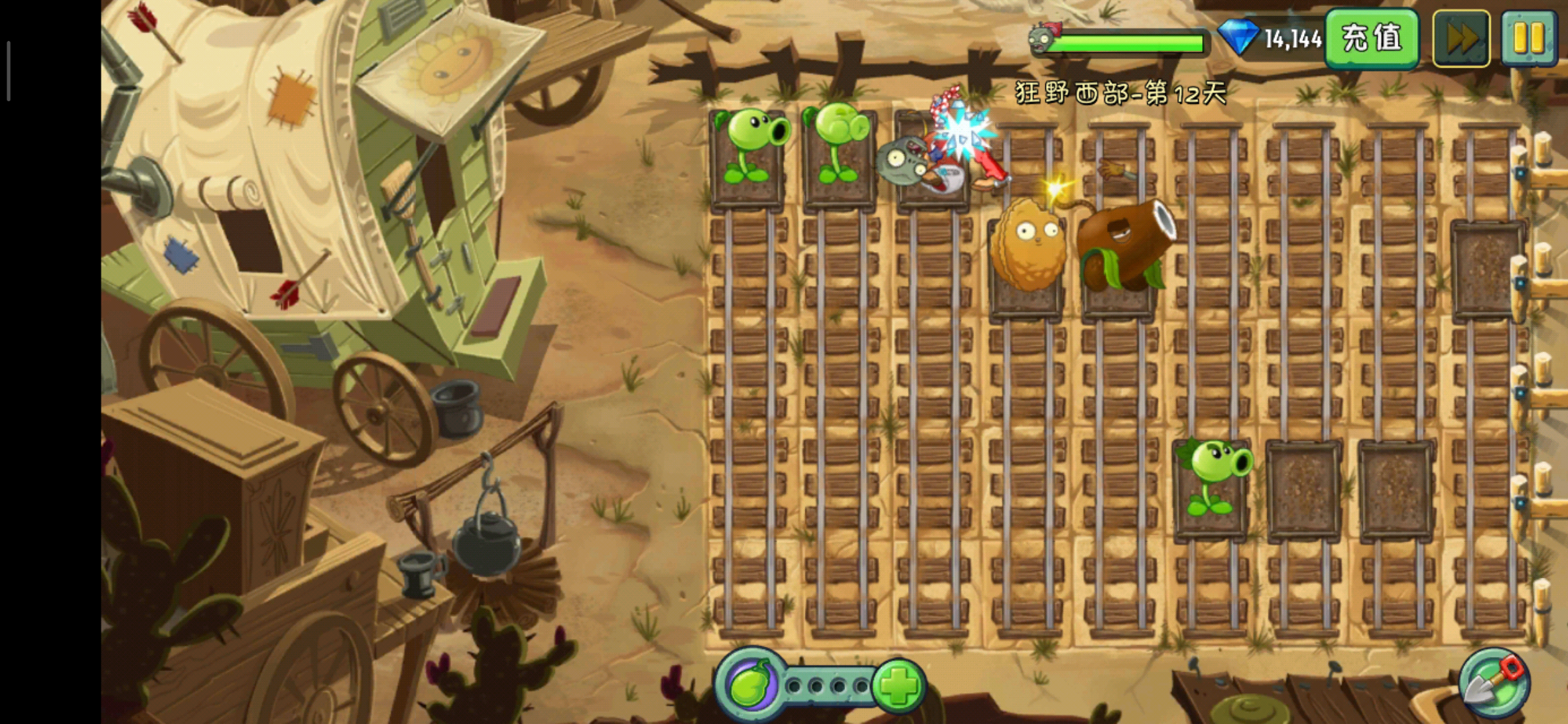The width and height of the screenshot is (1568, 724).
Task: Toggle the fast-forward speed button
Action: point(1461,38)
